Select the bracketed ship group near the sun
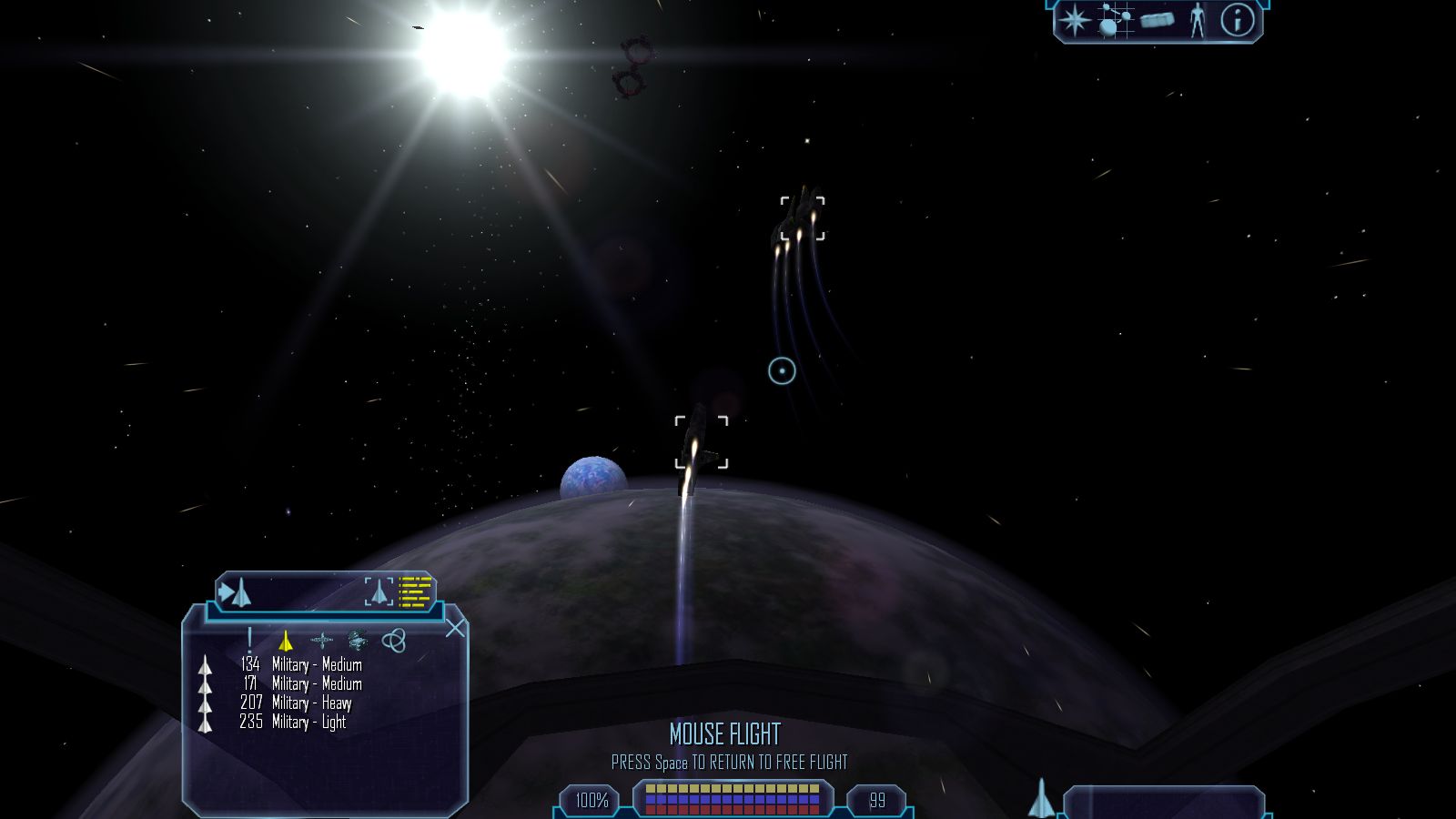1456x819 pixels. pyautogui.click(x=803, y=218)
